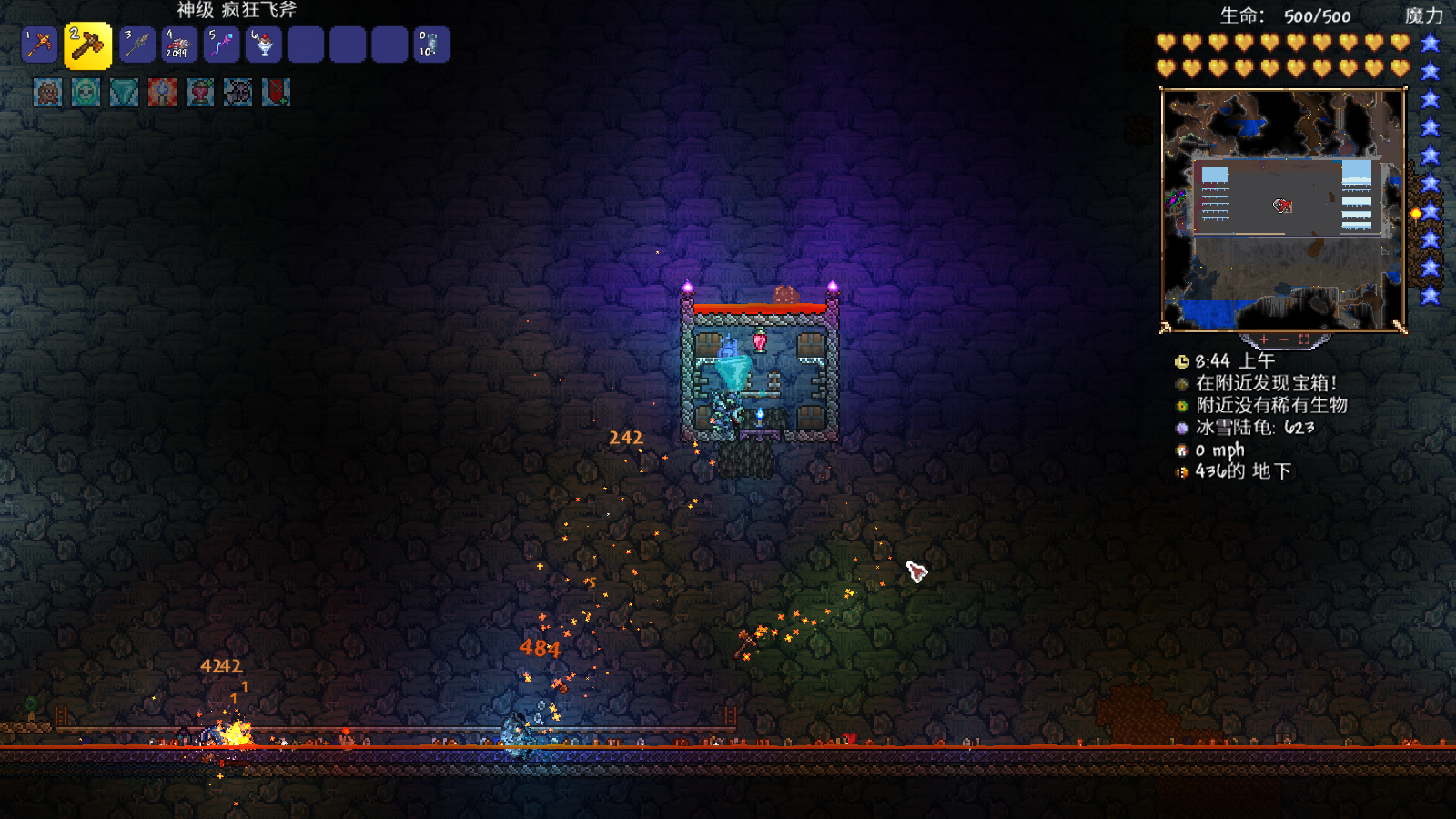Image resolution: width=1456 pixels, height=819 pixels.
Task: Click the green smiling face buff icon
Action: point(86,92)
